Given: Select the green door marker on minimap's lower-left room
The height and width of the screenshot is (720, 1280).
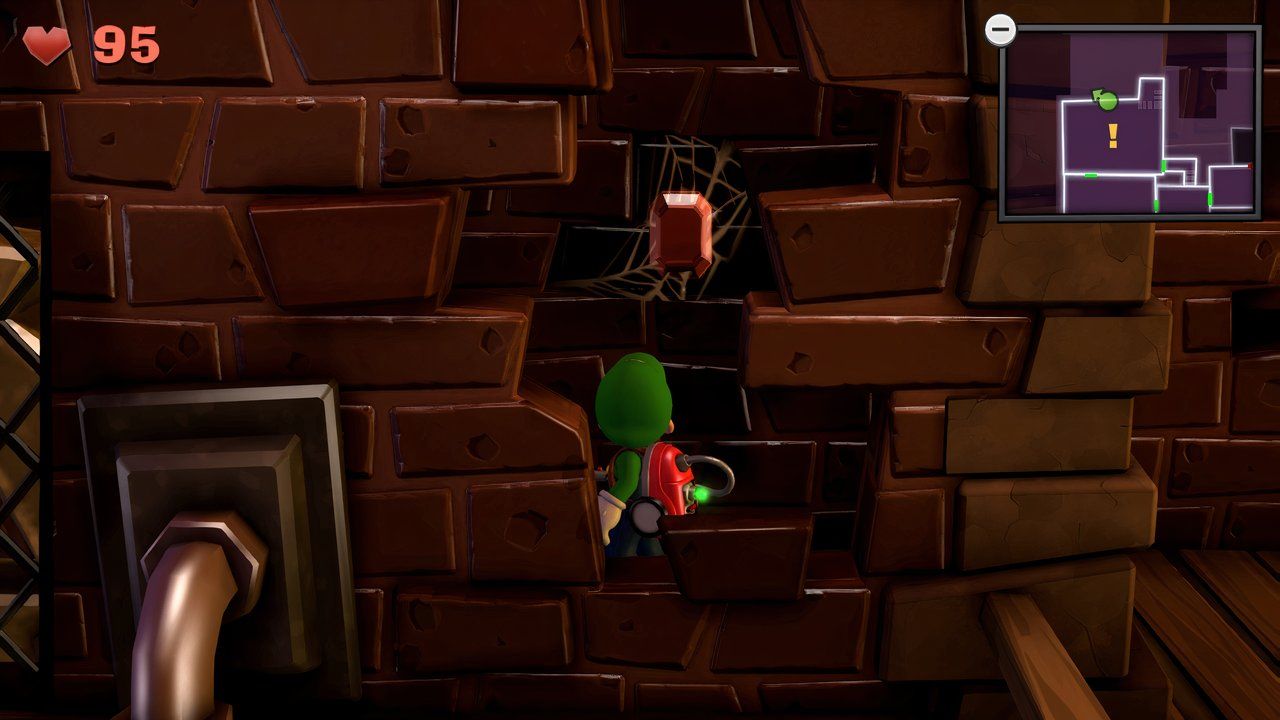Looking at the screenshot, I should (x=1091, y=175).
